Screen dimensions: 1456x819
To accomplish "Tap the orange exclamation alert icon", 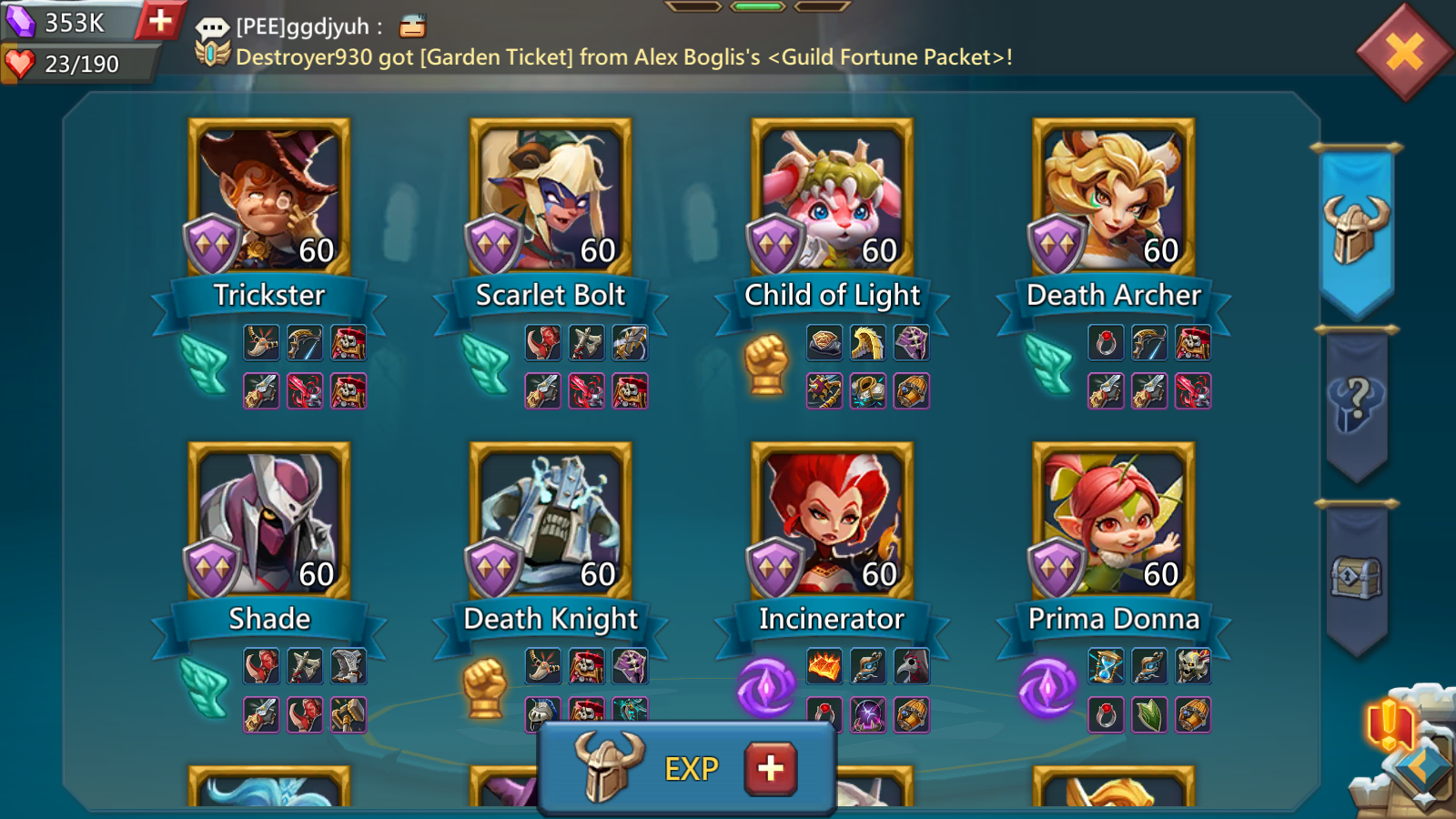I will tap(1389, 725).
